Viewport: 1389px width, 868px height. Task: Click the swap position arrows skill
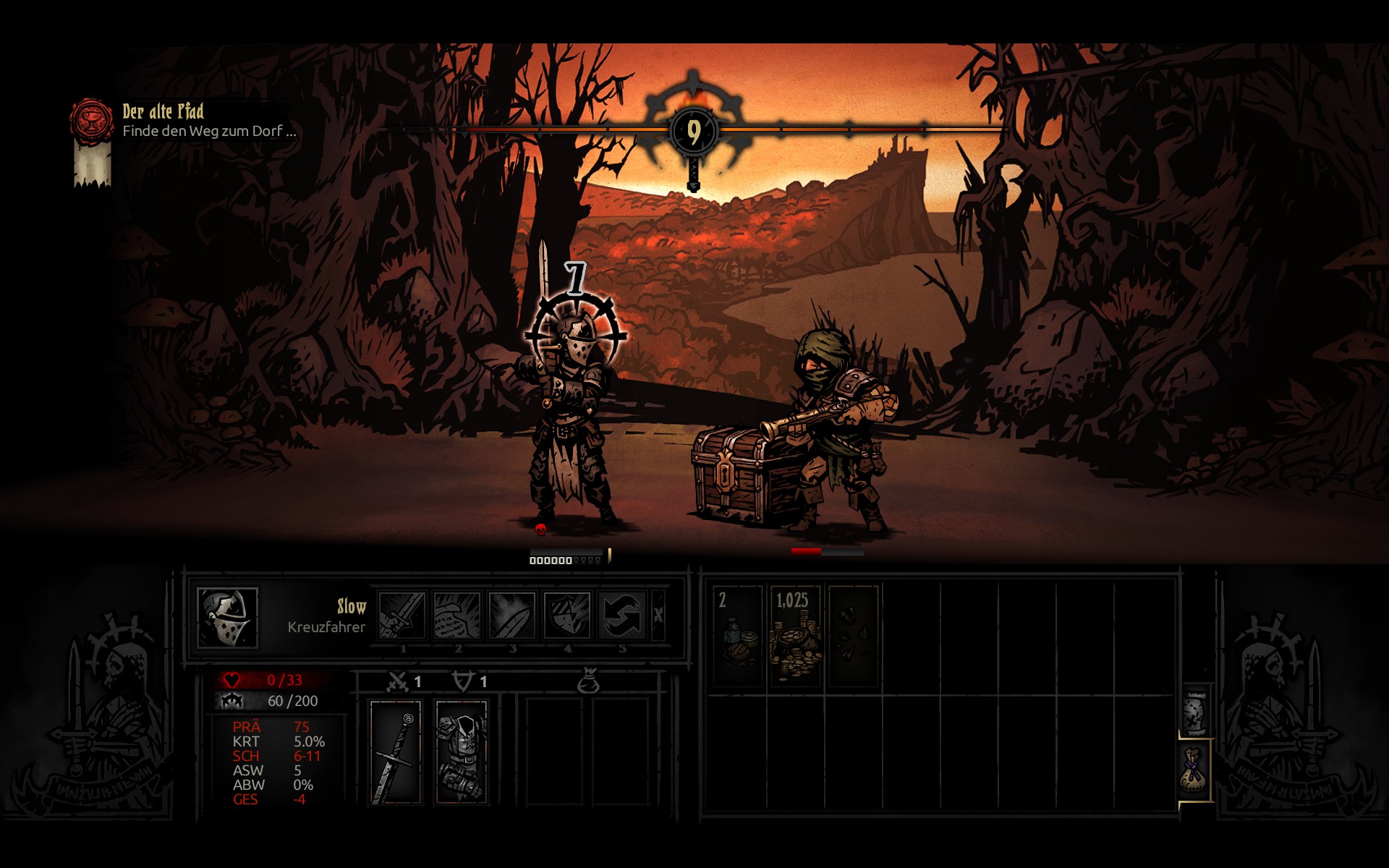click(621, 615)
